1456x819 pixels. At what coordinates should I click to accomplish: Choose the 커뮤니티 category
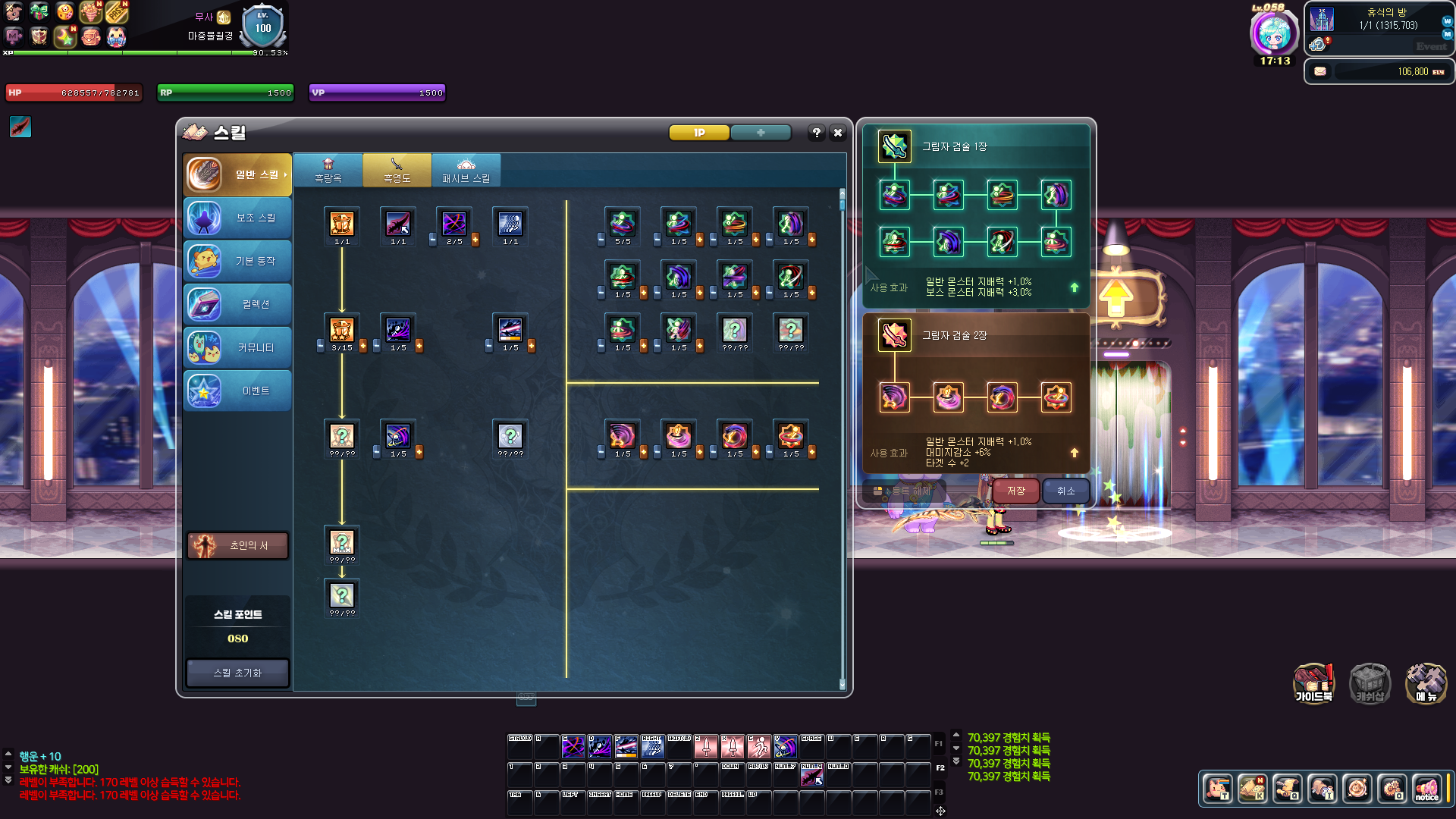pyautogui.click(x=237, y=348)
